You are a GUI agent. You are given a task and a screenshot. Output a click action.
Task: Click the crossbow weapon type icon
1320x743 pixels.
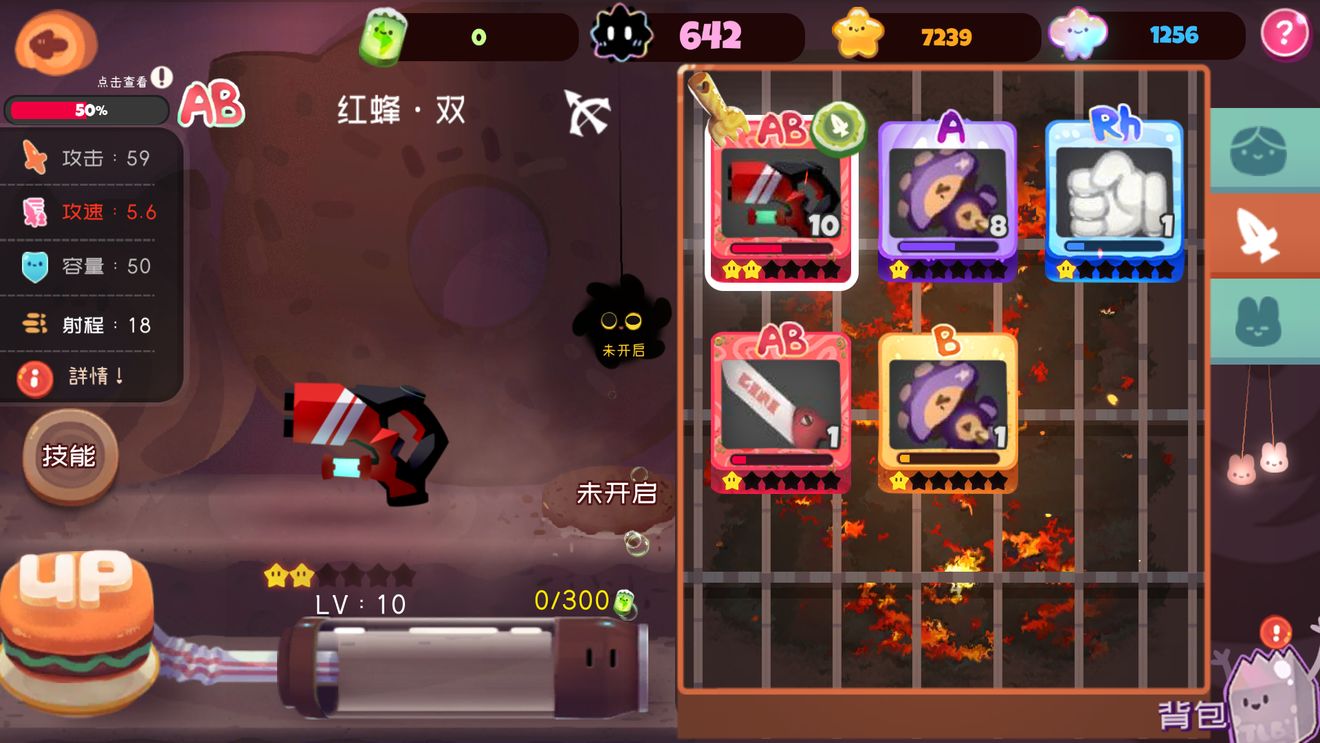coord(586,111)
